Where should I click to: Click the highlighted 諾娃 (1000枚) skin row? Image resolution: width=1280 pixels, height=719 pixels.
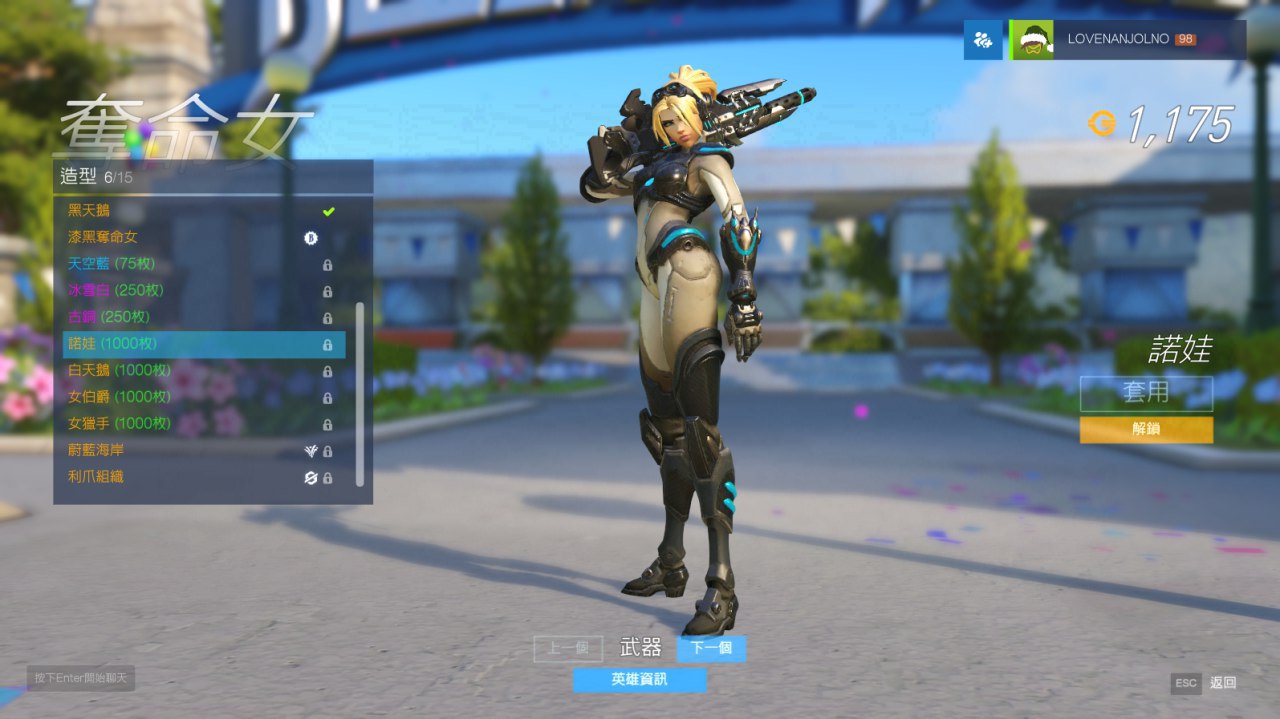pyautogui.click(x=200, y=344)
